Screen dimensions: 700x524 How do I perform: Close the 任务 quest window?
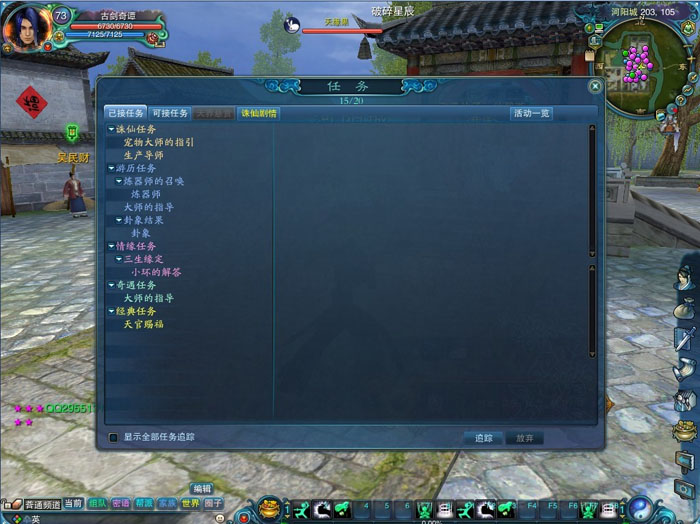[595, 87]
